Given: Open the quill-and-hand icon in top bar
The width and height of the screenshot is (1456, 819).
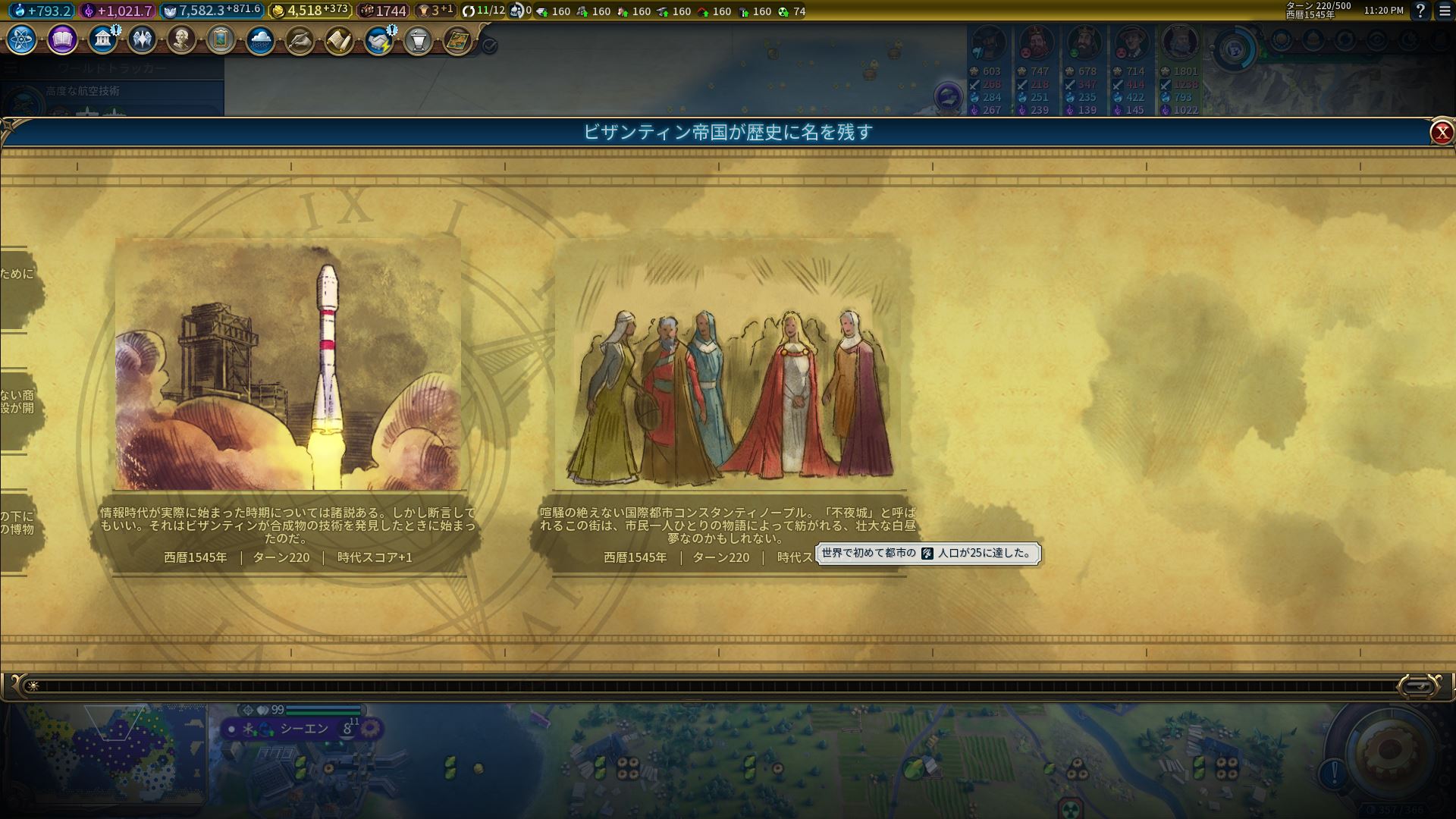Looking at the screenshot, I should tap(300, 40).
